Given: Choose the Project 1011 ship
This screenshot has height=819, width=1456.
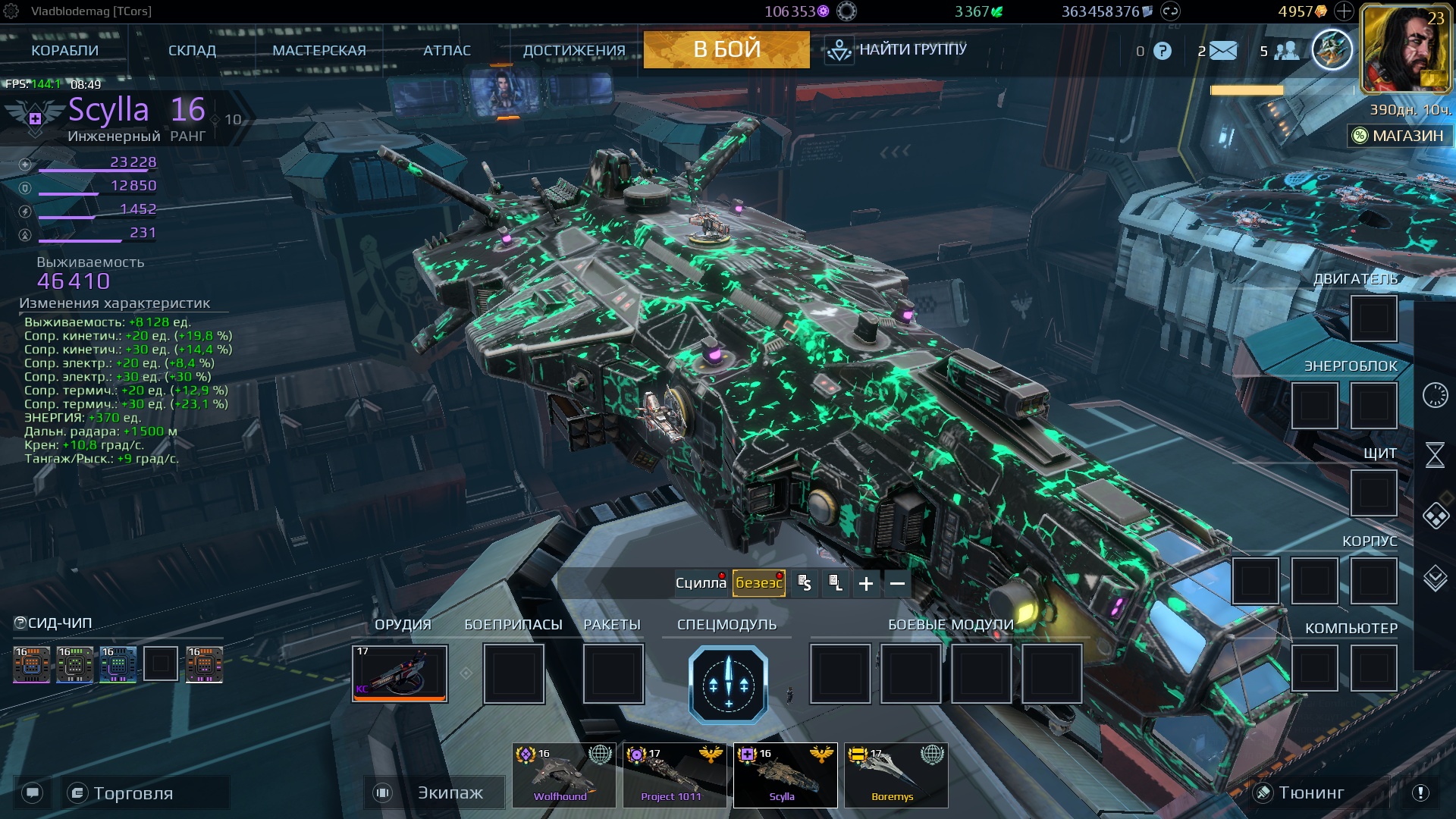Looking at the screenshot, I should point(671,775).
